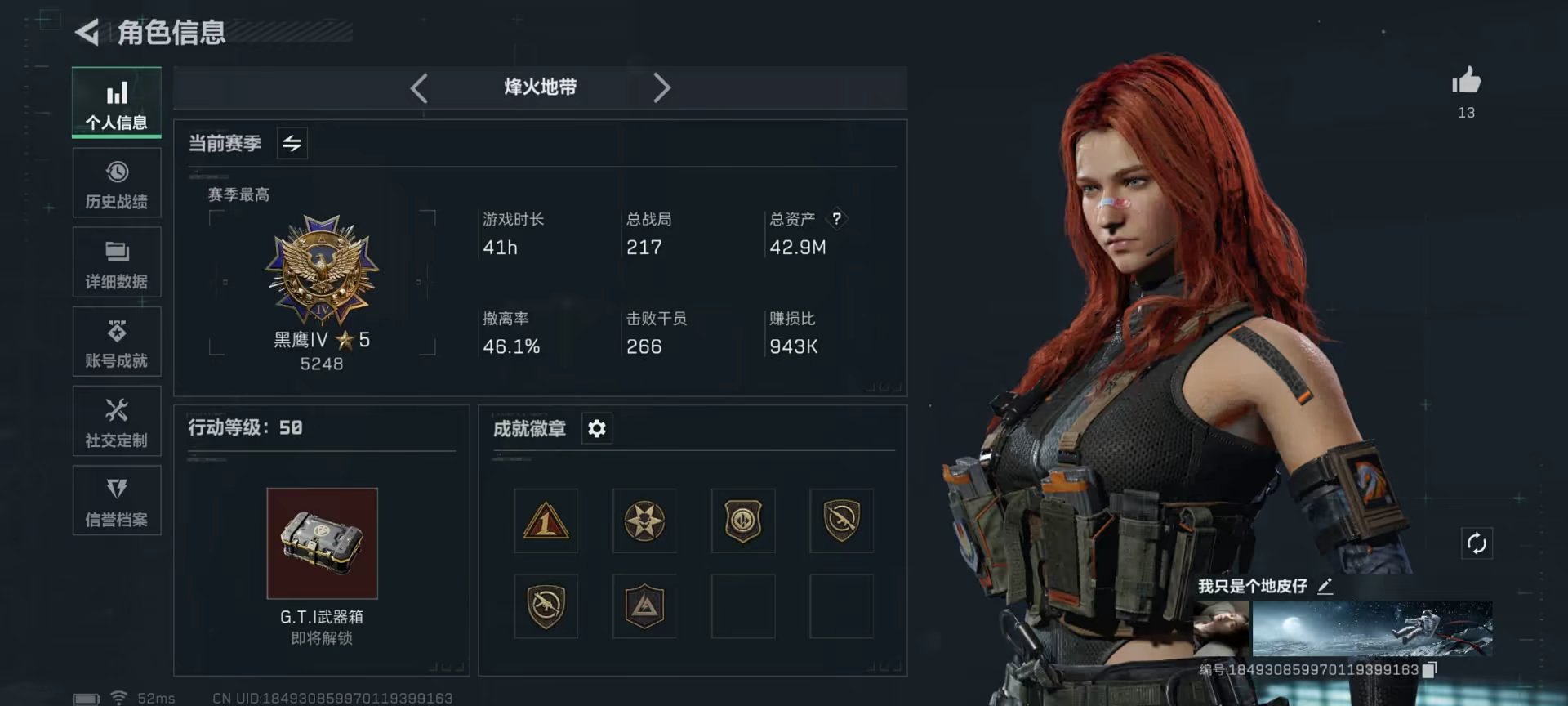
Task: Open the gold star badge achievement
Action: (x=644, y=521)
